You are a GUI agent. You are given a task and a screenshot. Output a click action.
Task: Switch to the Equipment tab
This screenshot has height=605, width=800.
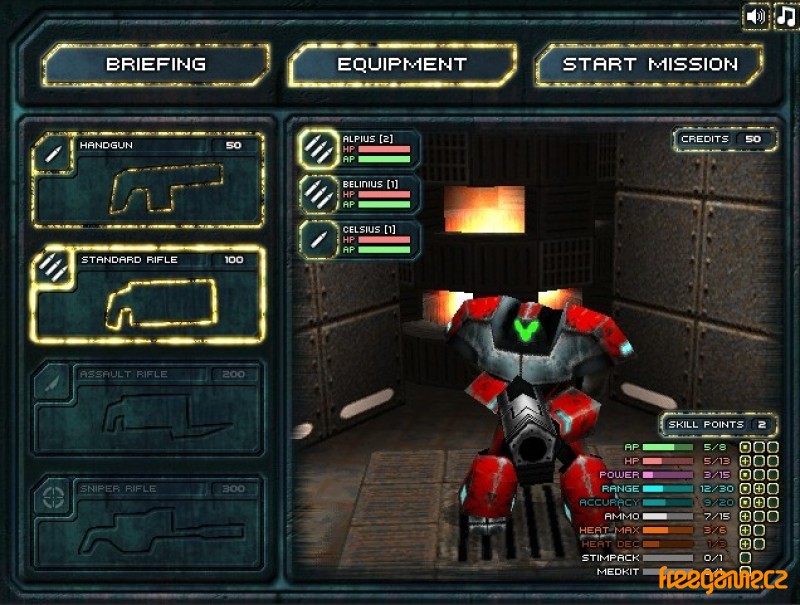click(401, 65)
